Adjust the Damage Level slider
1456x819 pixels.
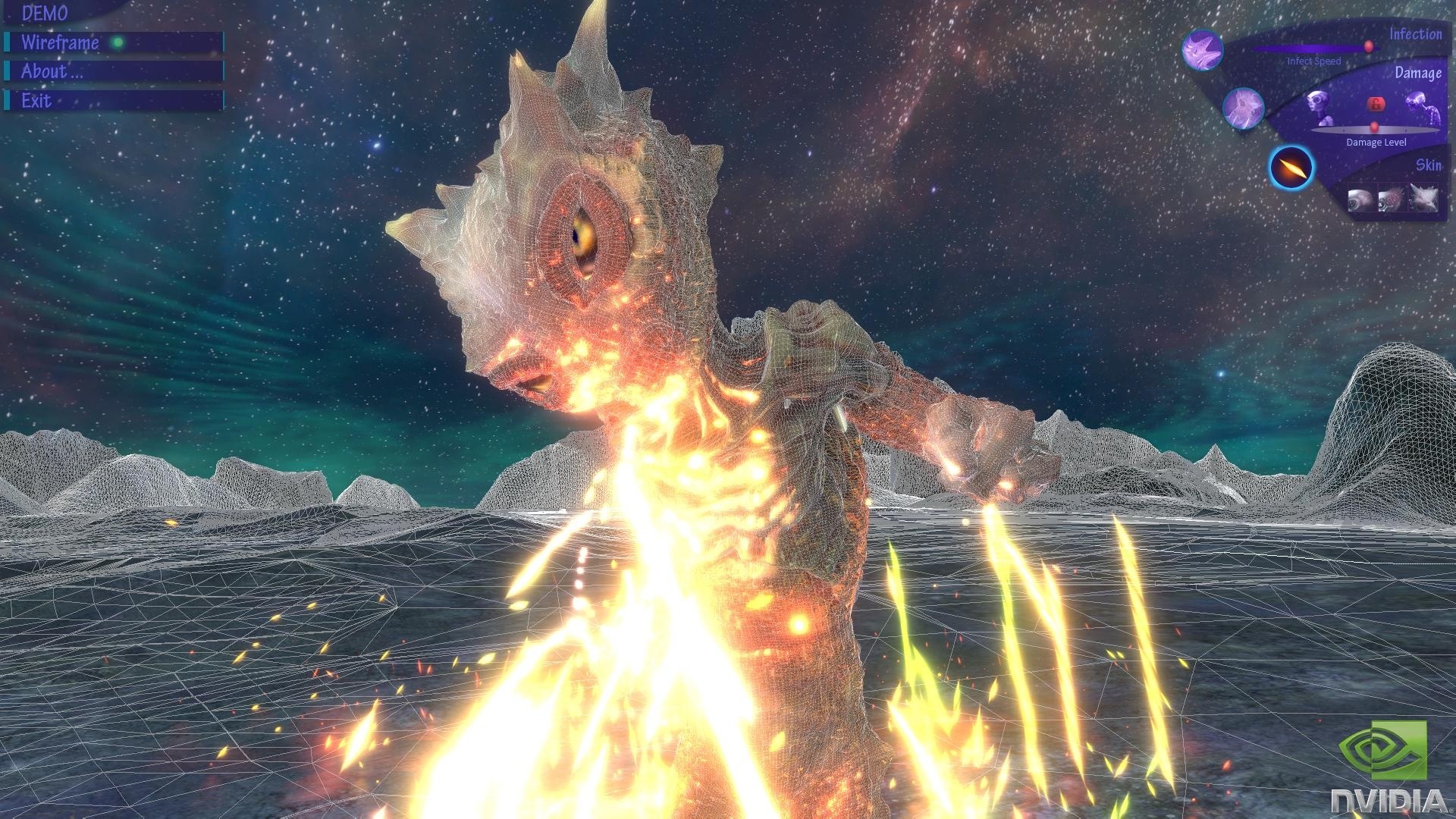[x=1374, y=127]
